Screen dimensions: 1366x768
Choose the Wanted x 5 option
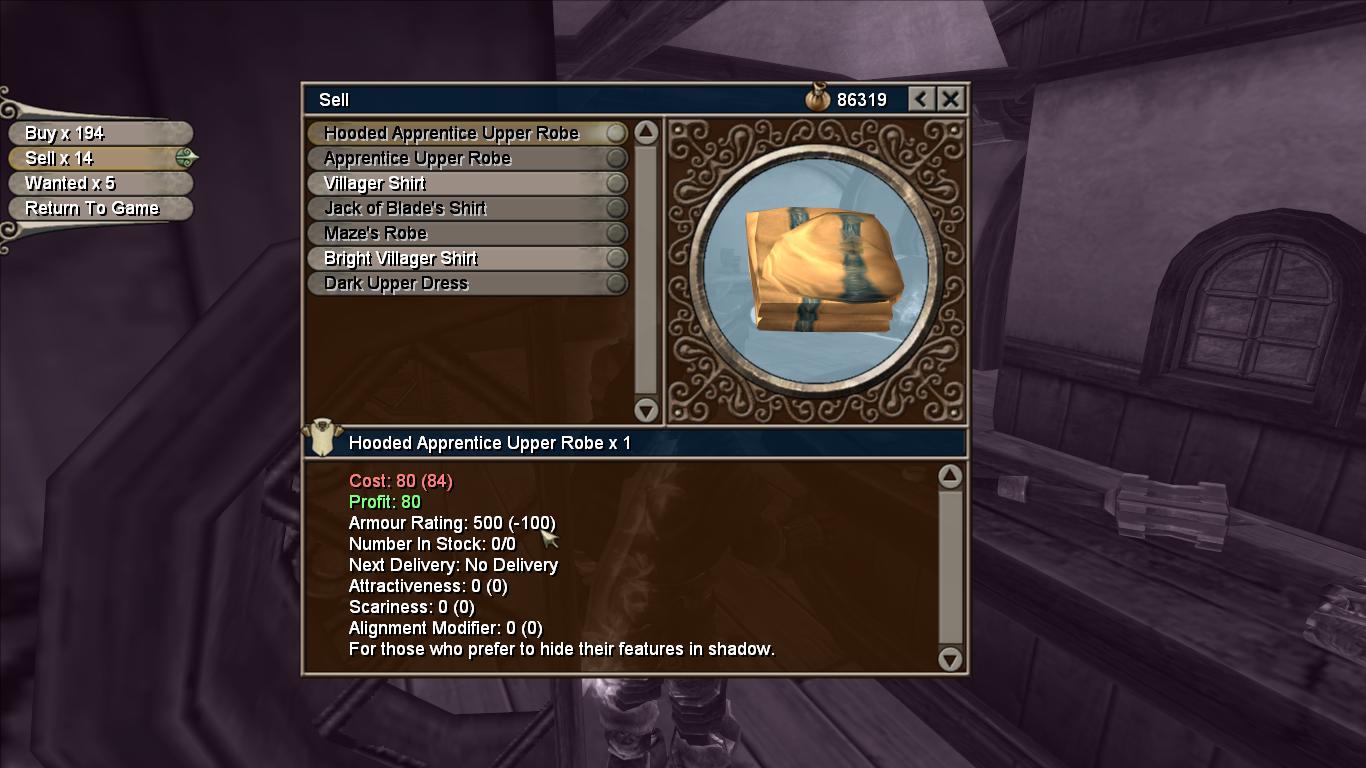pyautogui.click(x=98, y=183)
